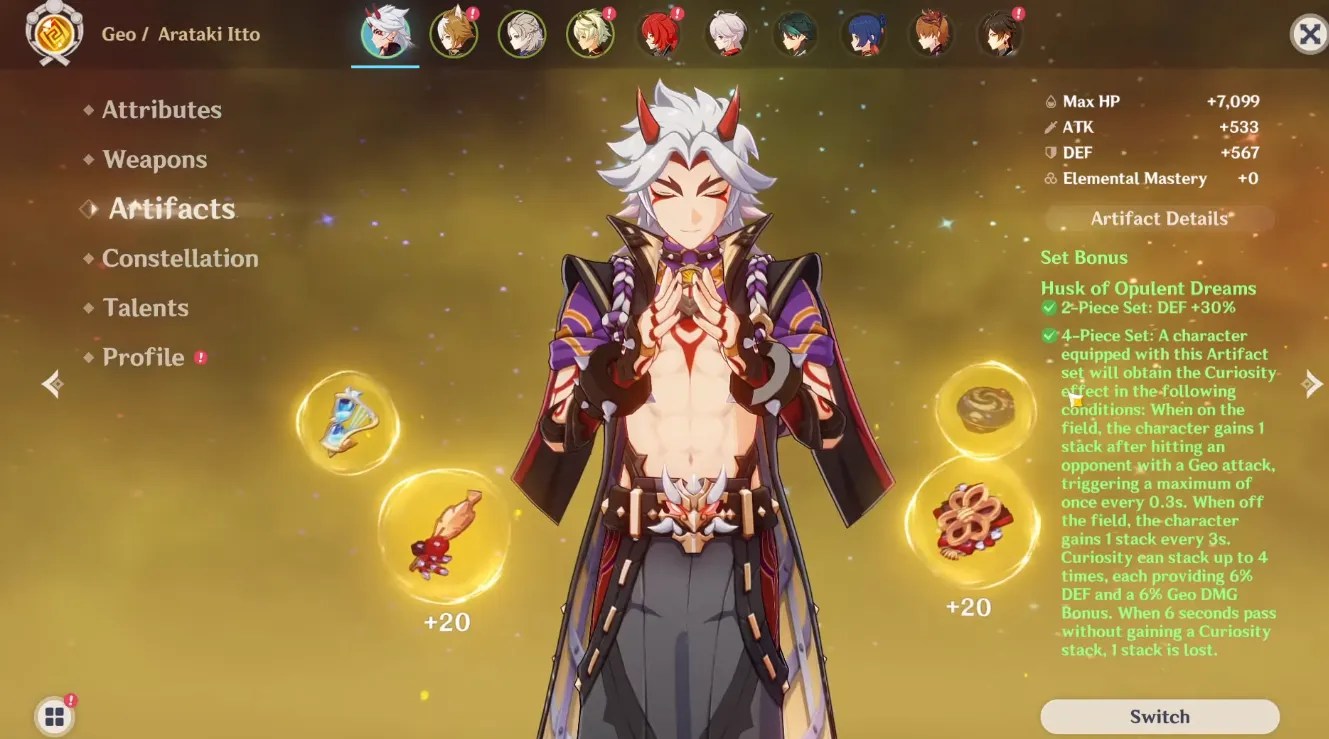Image resolution: width=1329 pixels, height=739 pixels.
Task: Click the goblet artifact orb below the circlet
Action: 970,523
